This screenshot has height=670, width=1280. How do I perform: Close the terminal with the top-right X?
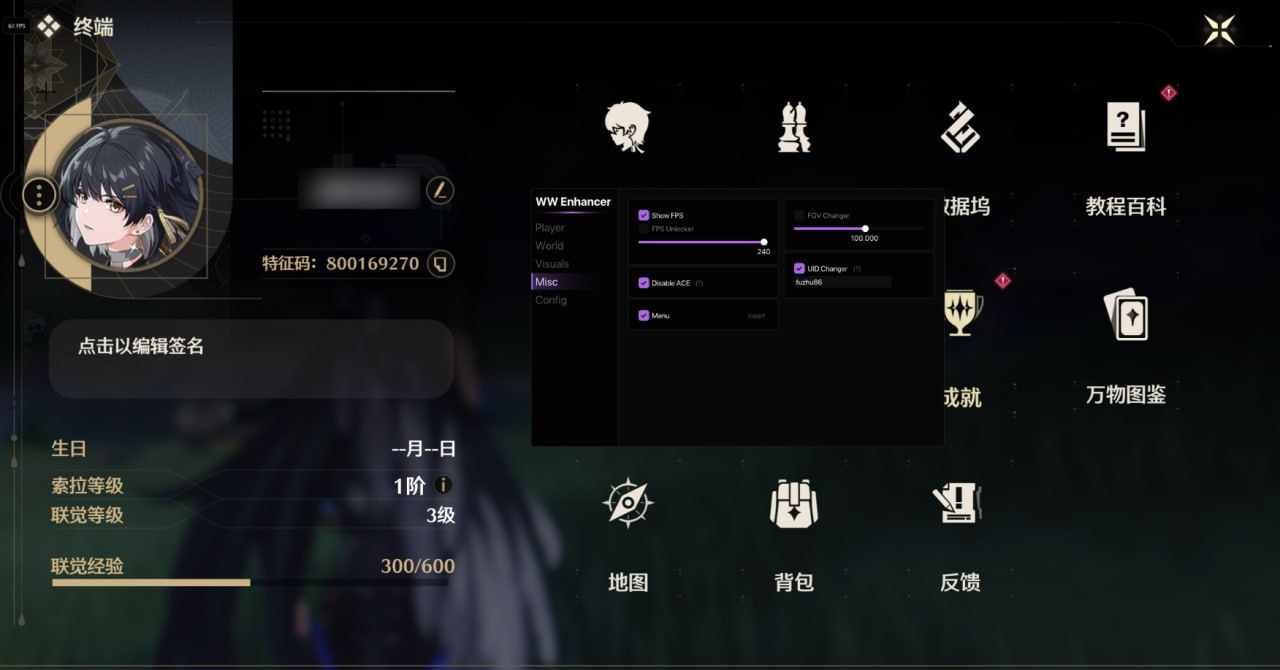[x=1219, y=30]
